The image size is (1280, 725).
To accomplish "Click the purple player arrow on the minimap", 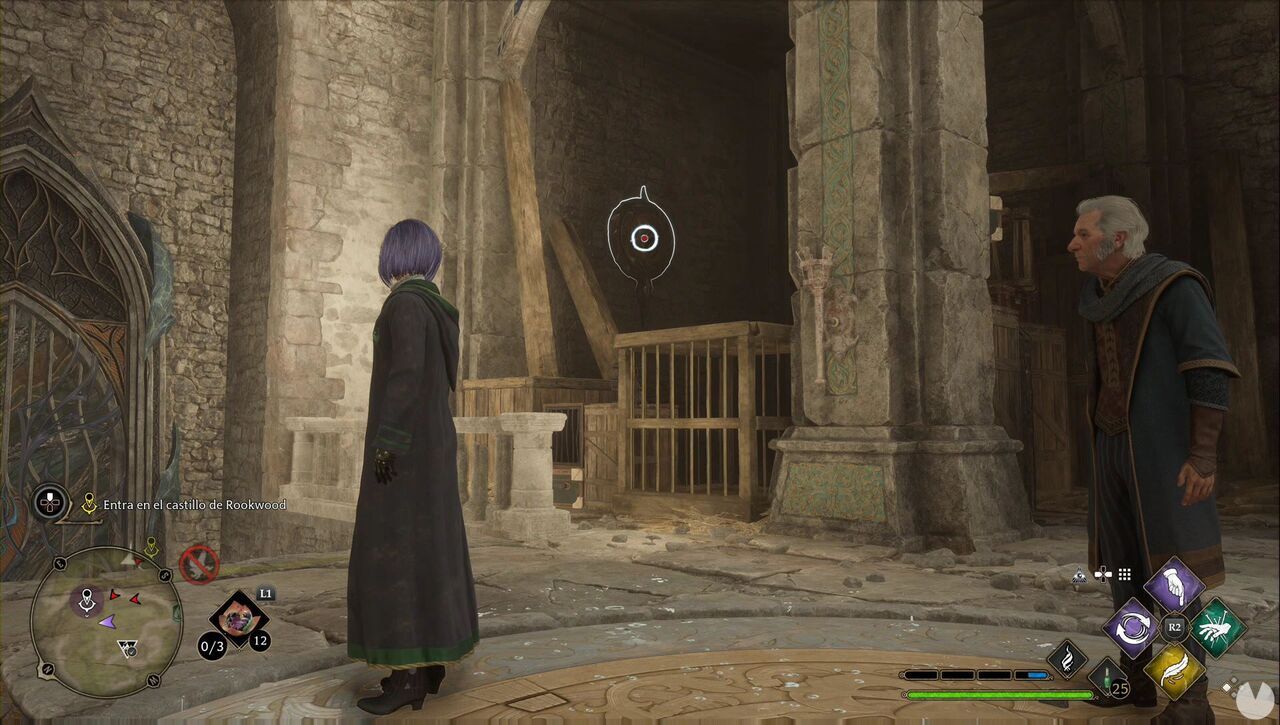I will pos(108,622).
